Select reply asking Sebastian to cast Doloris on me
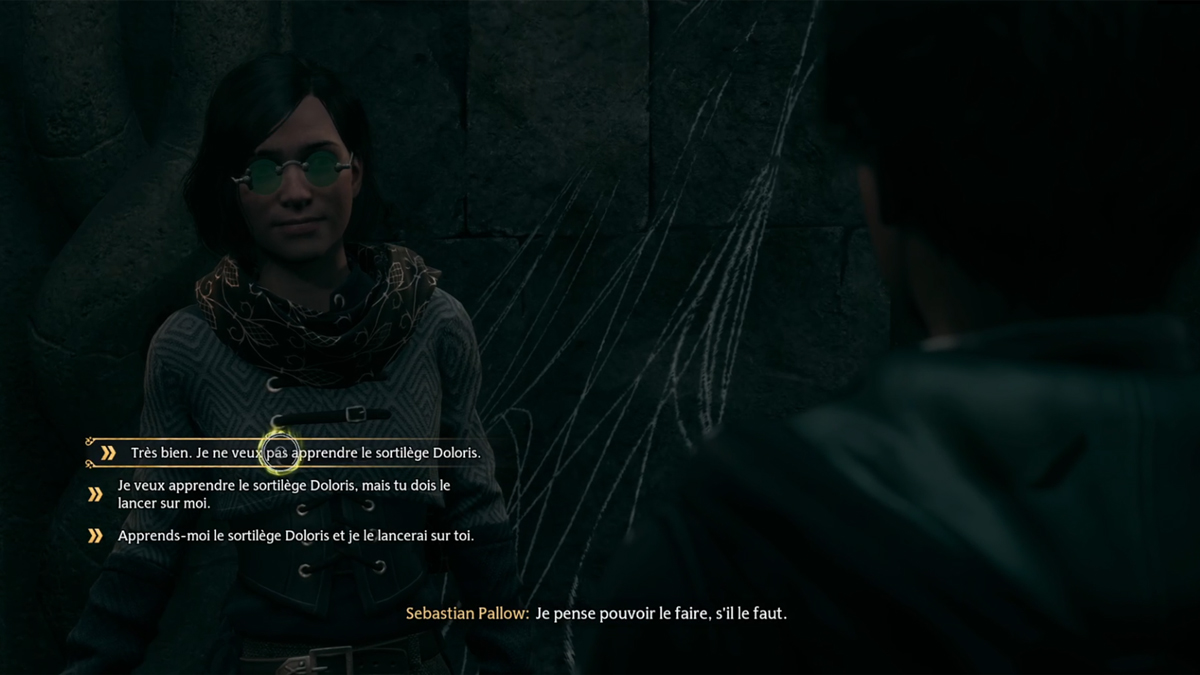The image size is (1200, 675). click(x=284, y=494)
